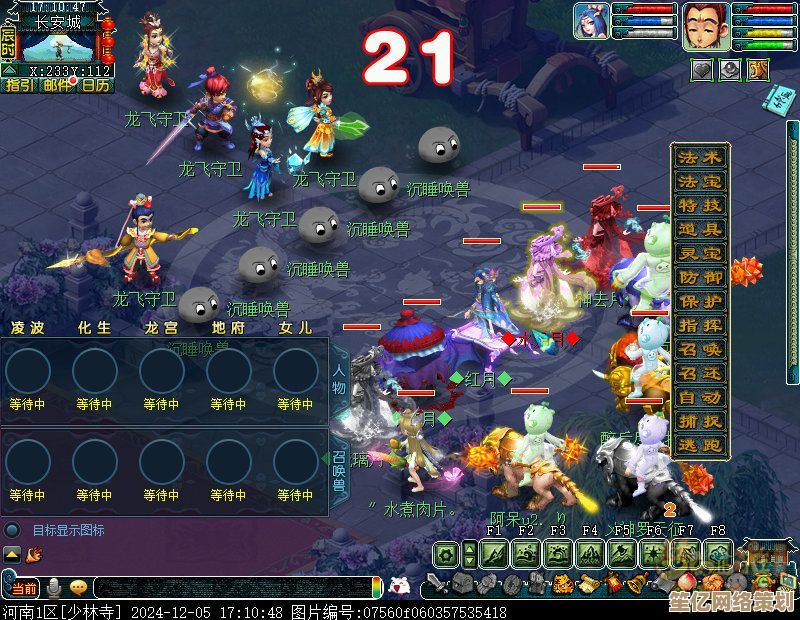This screenshot has height=620, width=800.
Task: Select the 捕捉 capture command
Action: (x=699, y=421)
